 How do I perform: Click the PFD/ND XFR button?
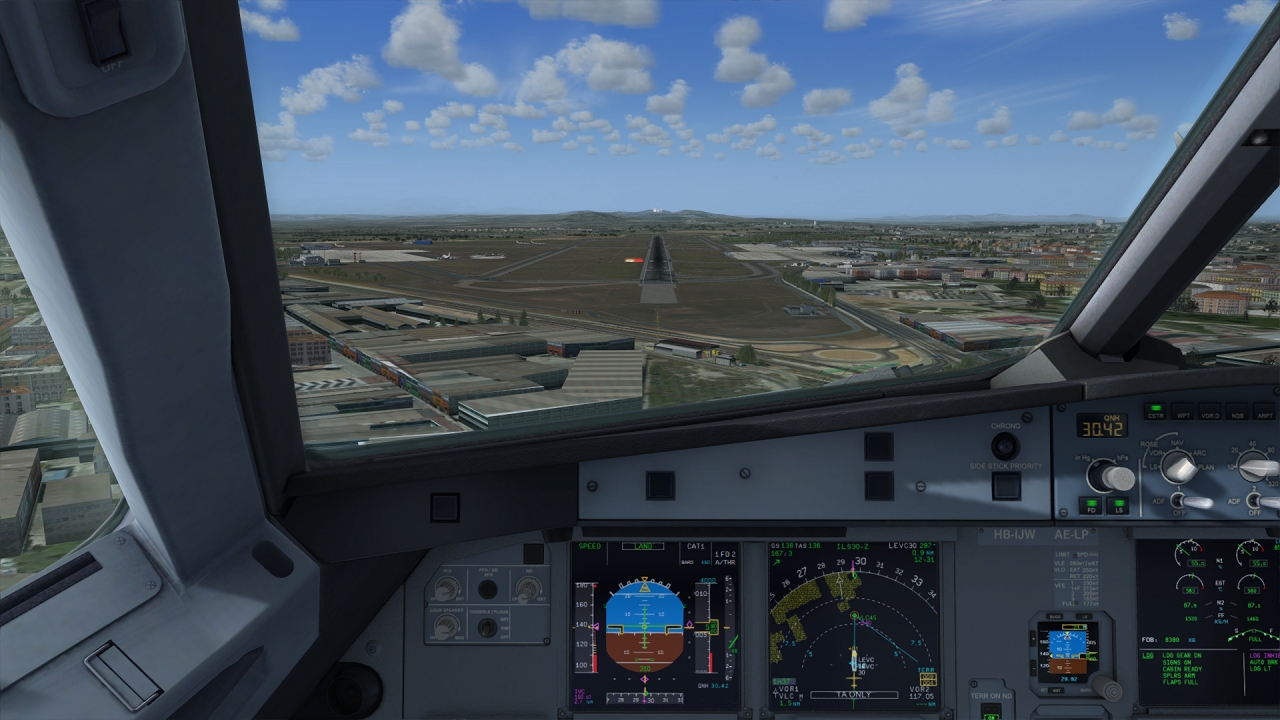(x=488, y=589)
